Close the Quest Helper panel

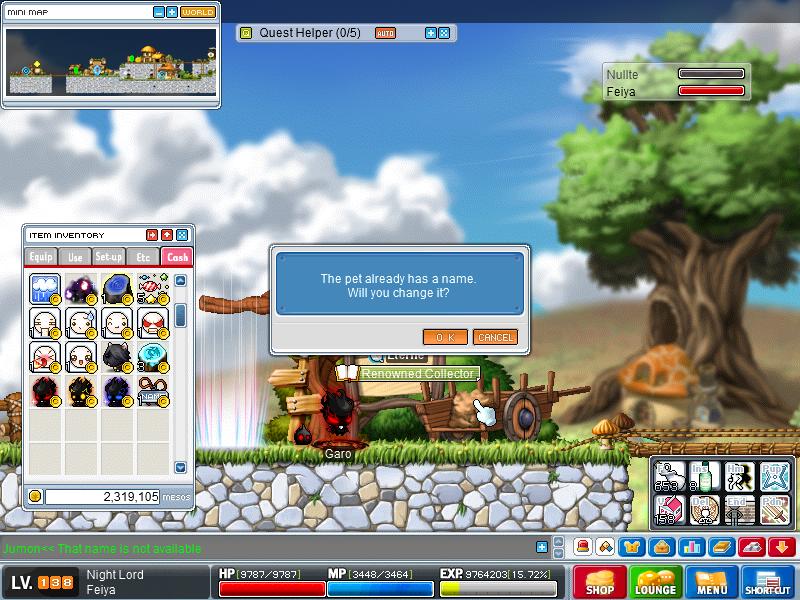click(444, 33)
